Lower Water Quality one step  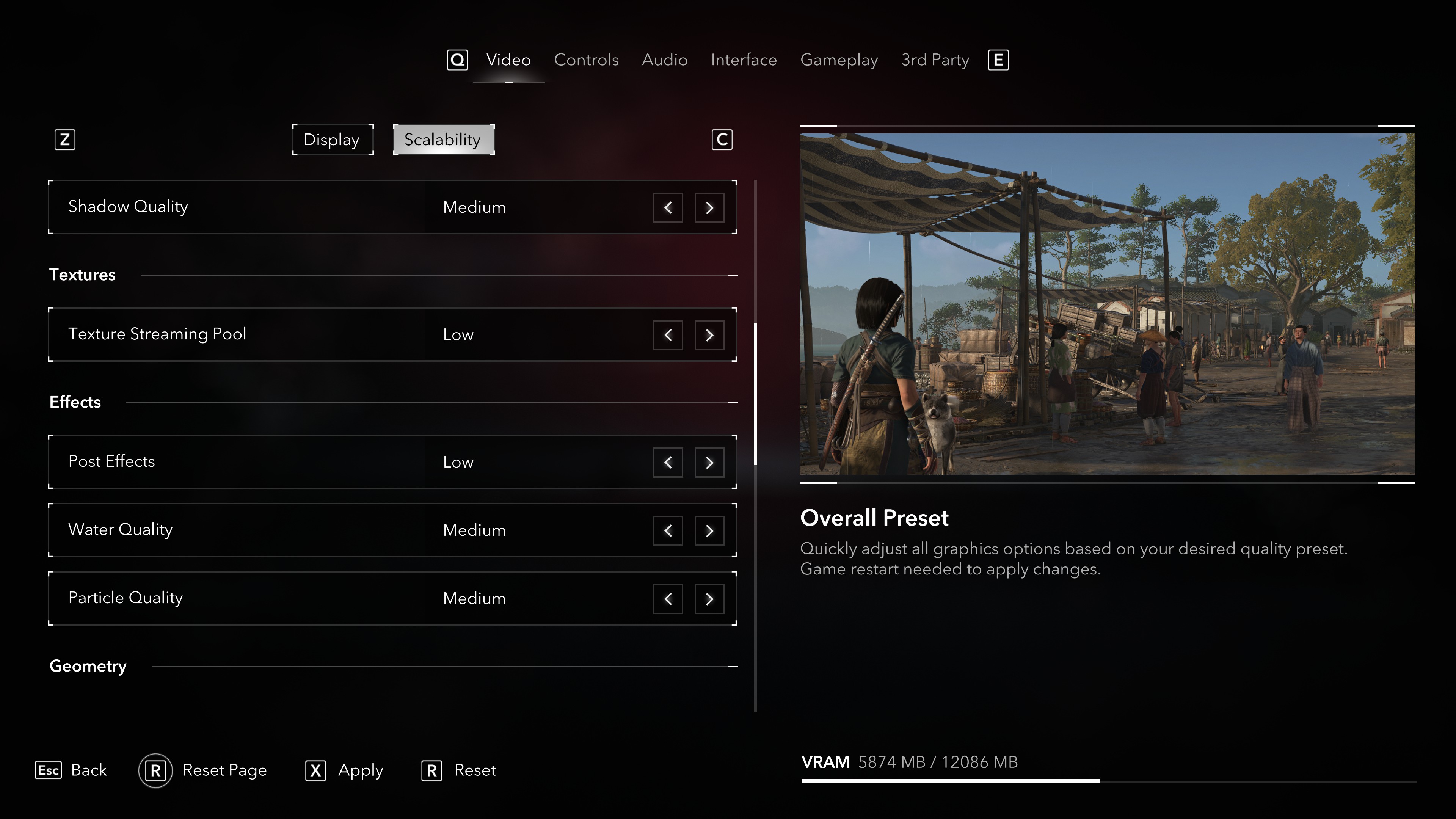point(667,531)
